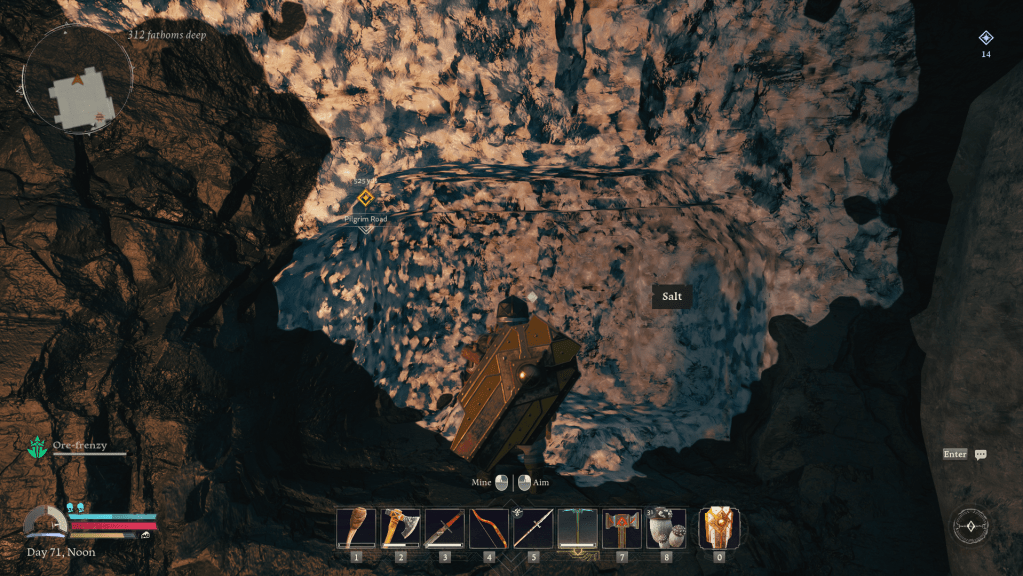Select the mushroom stack in slot 8

[x=666, y=528]
